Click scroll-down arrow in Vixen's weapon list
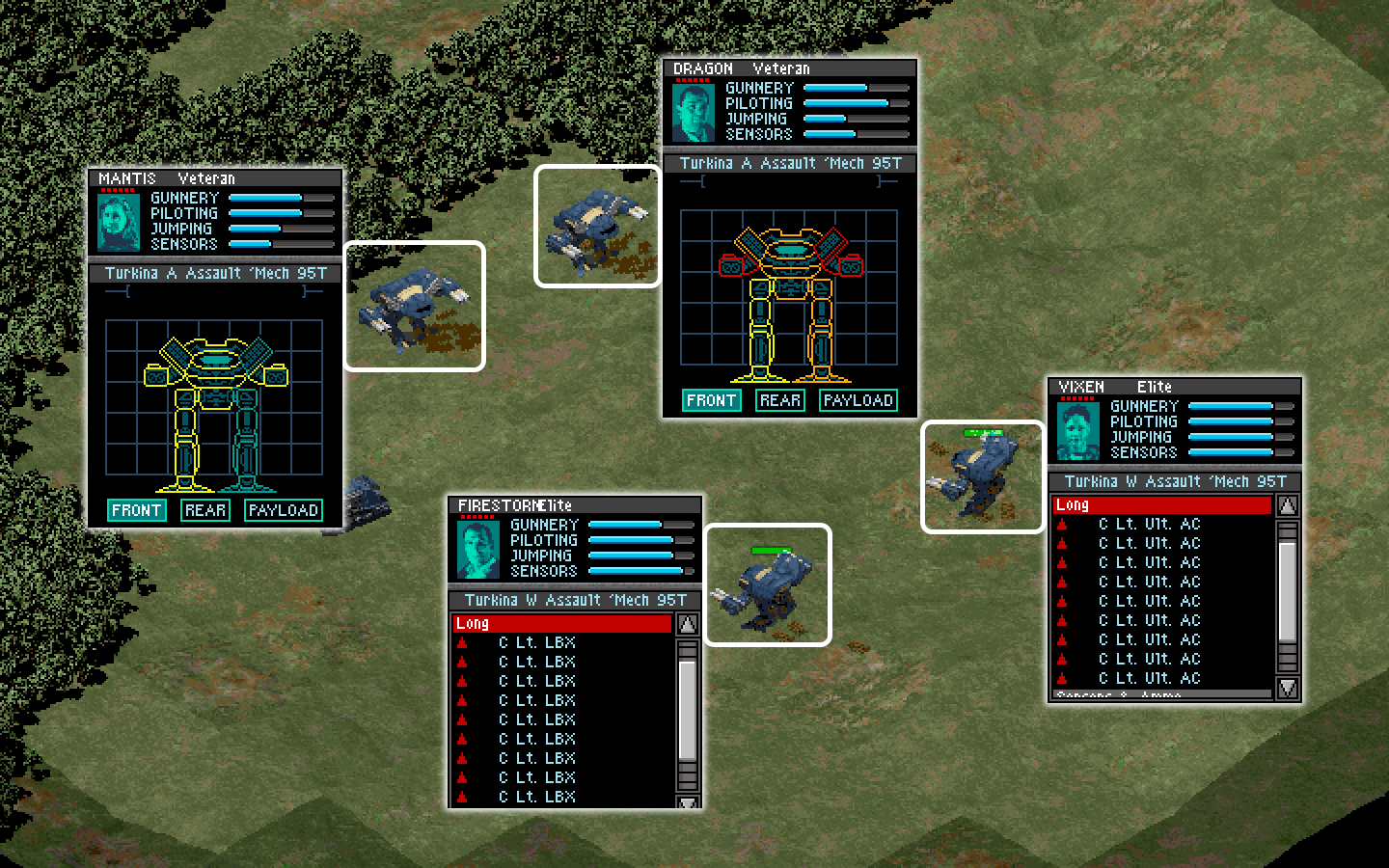1389x868 pixels. point(1287,688)
